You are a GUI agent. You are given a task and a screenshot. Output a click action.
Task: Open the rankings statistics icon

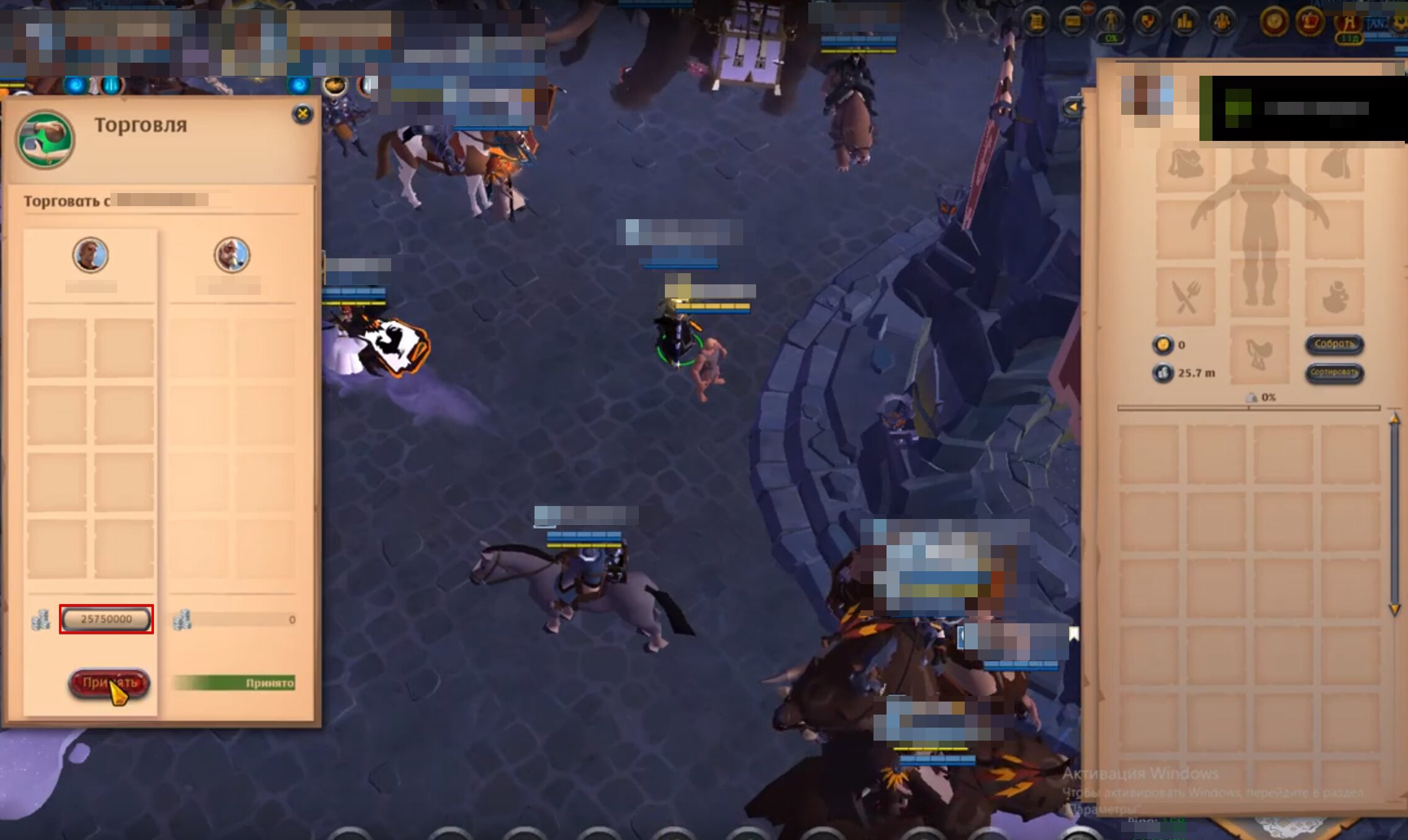[x=1185, y=20]
